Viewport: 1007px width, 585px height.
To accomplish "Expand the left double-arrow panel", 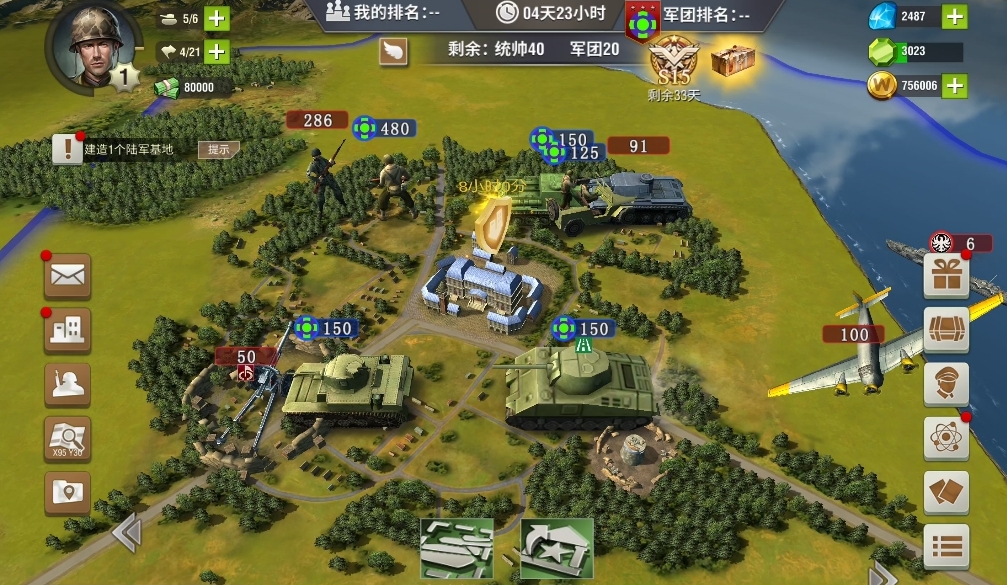I will [126, 533].
